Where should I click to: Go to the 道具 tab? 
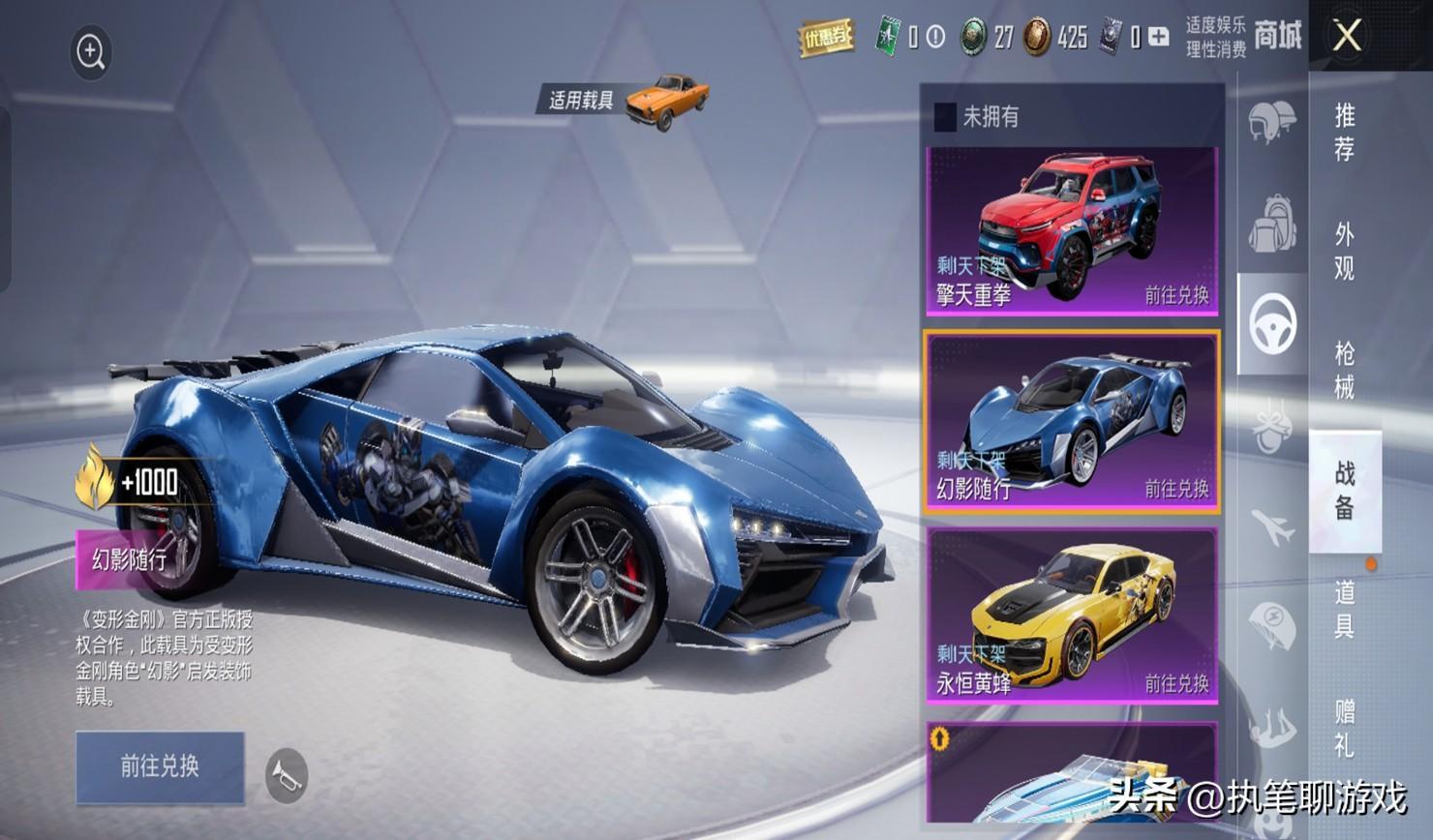coord(1344,609)
